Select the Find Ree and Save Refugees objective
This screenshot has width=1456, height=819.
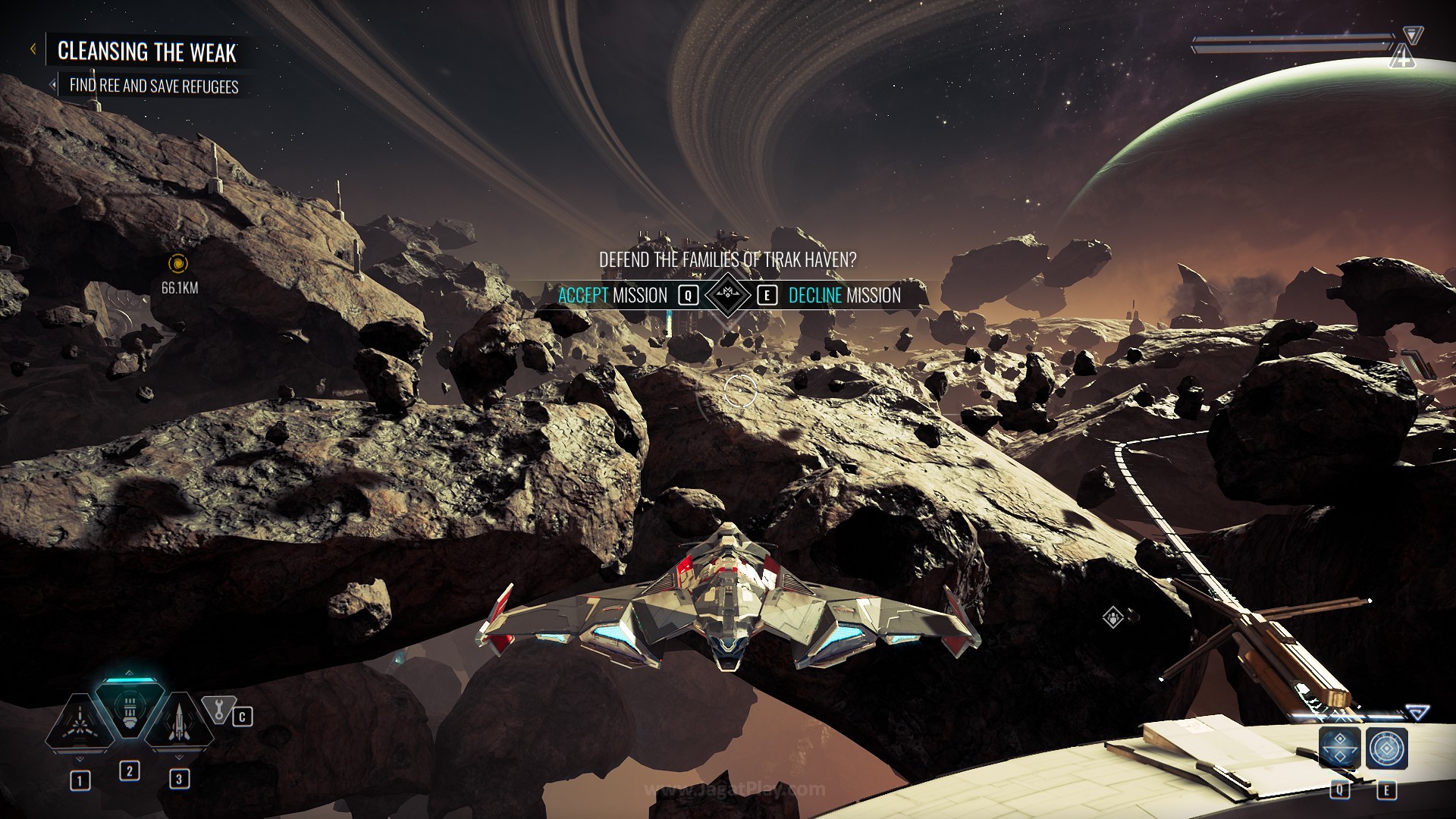click(x=153, y=86)
